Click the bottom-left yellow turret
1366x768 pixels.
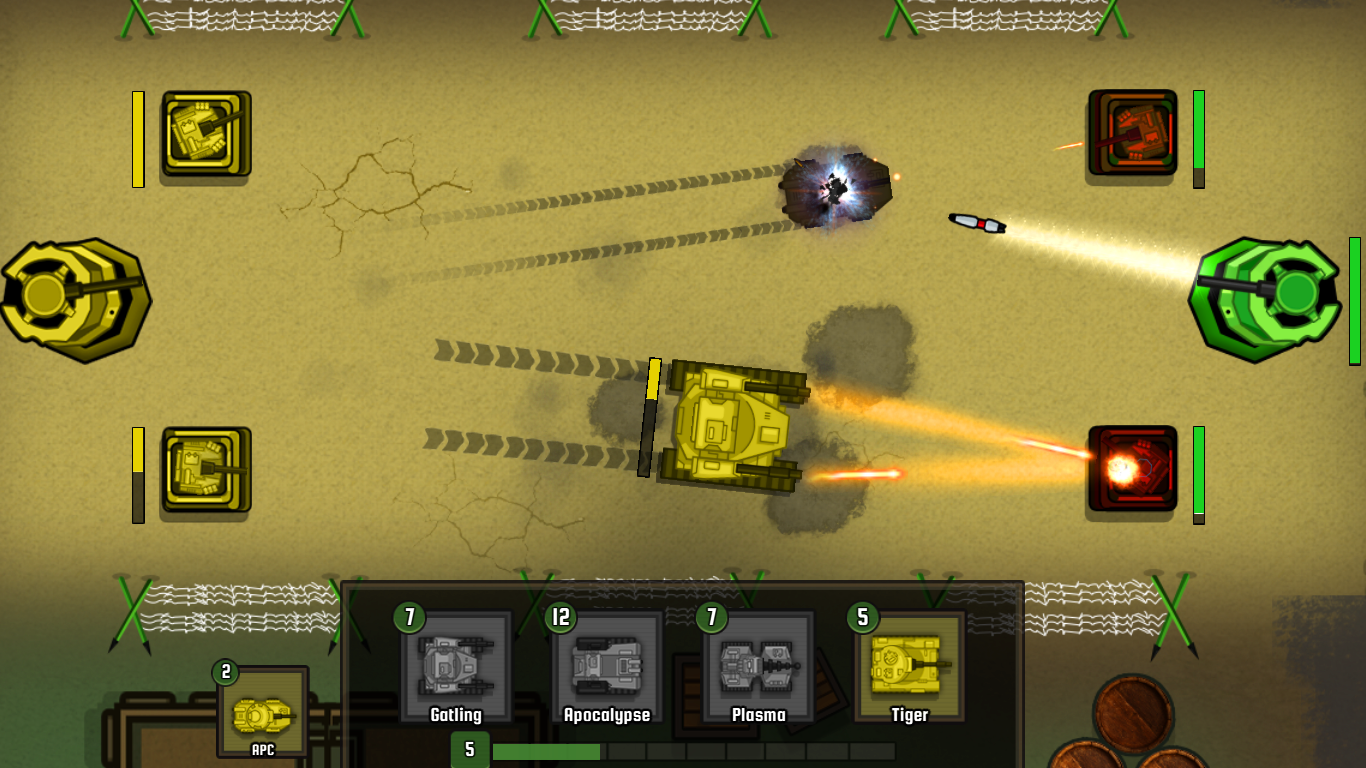tap(203, 466)
